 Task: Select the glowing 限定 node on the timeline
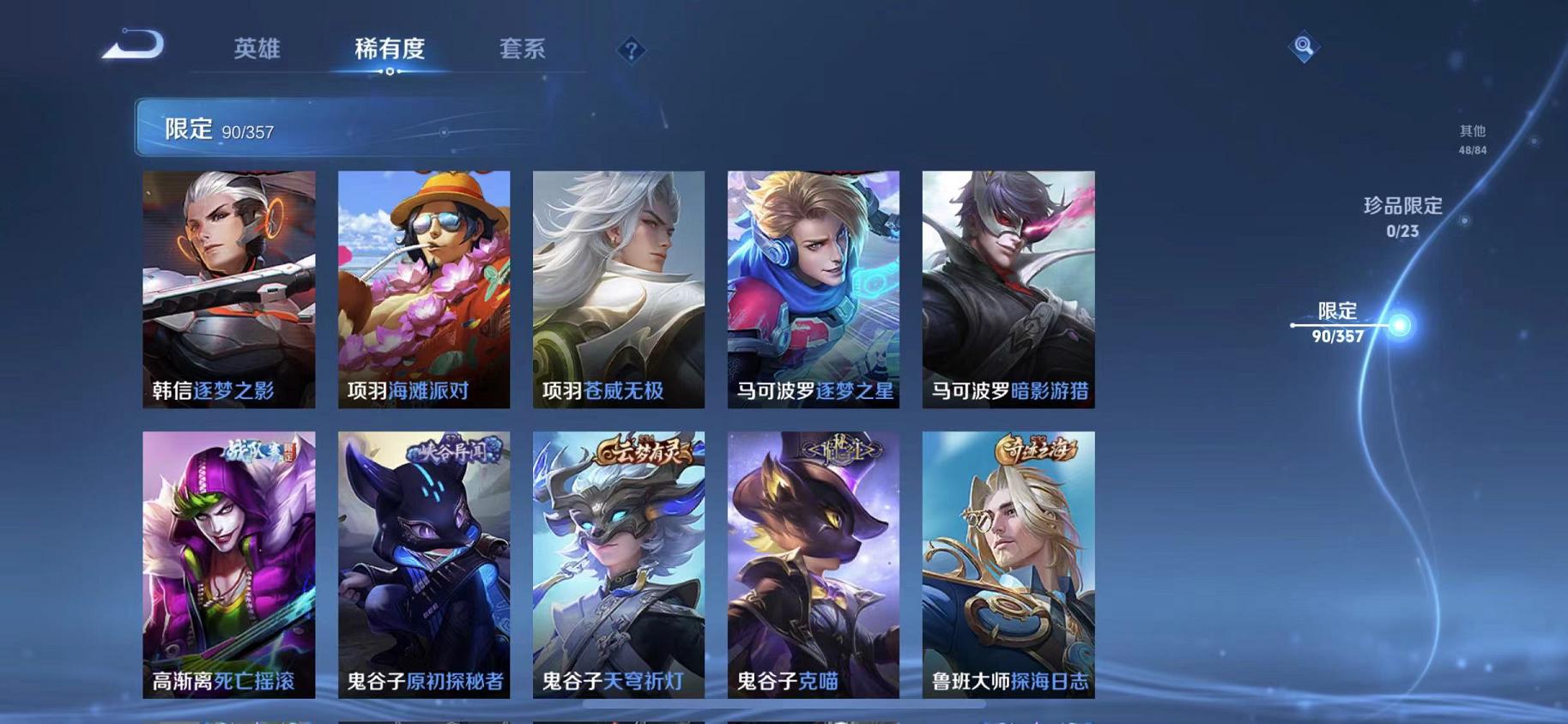pos(1399,326)
